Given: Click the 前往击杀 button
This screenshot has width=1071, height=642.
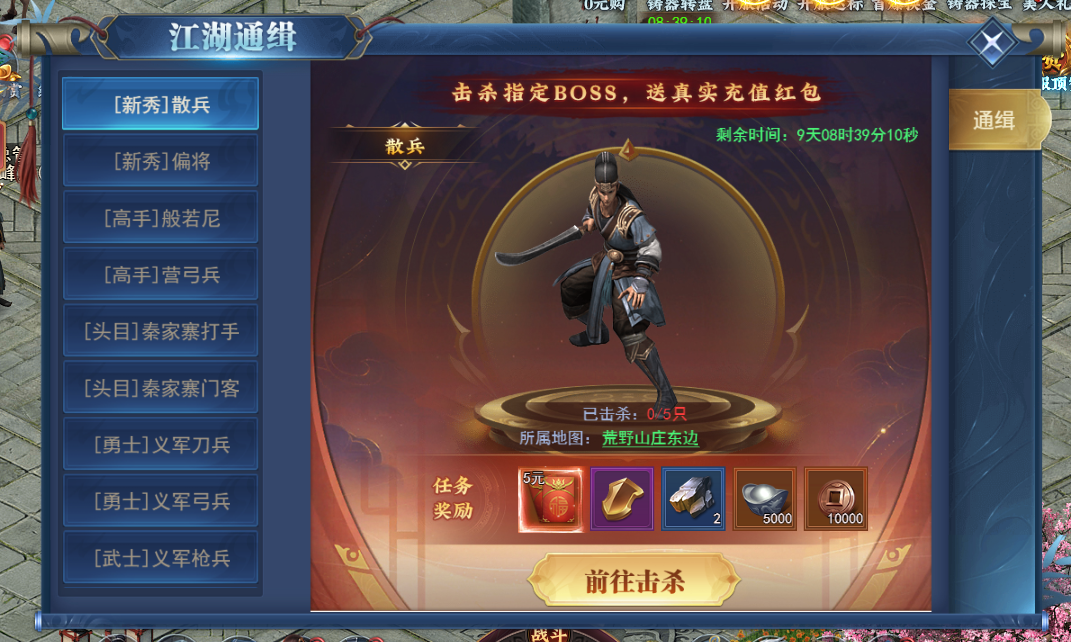Looking at the screenshot, I should (x=634, y=581).
